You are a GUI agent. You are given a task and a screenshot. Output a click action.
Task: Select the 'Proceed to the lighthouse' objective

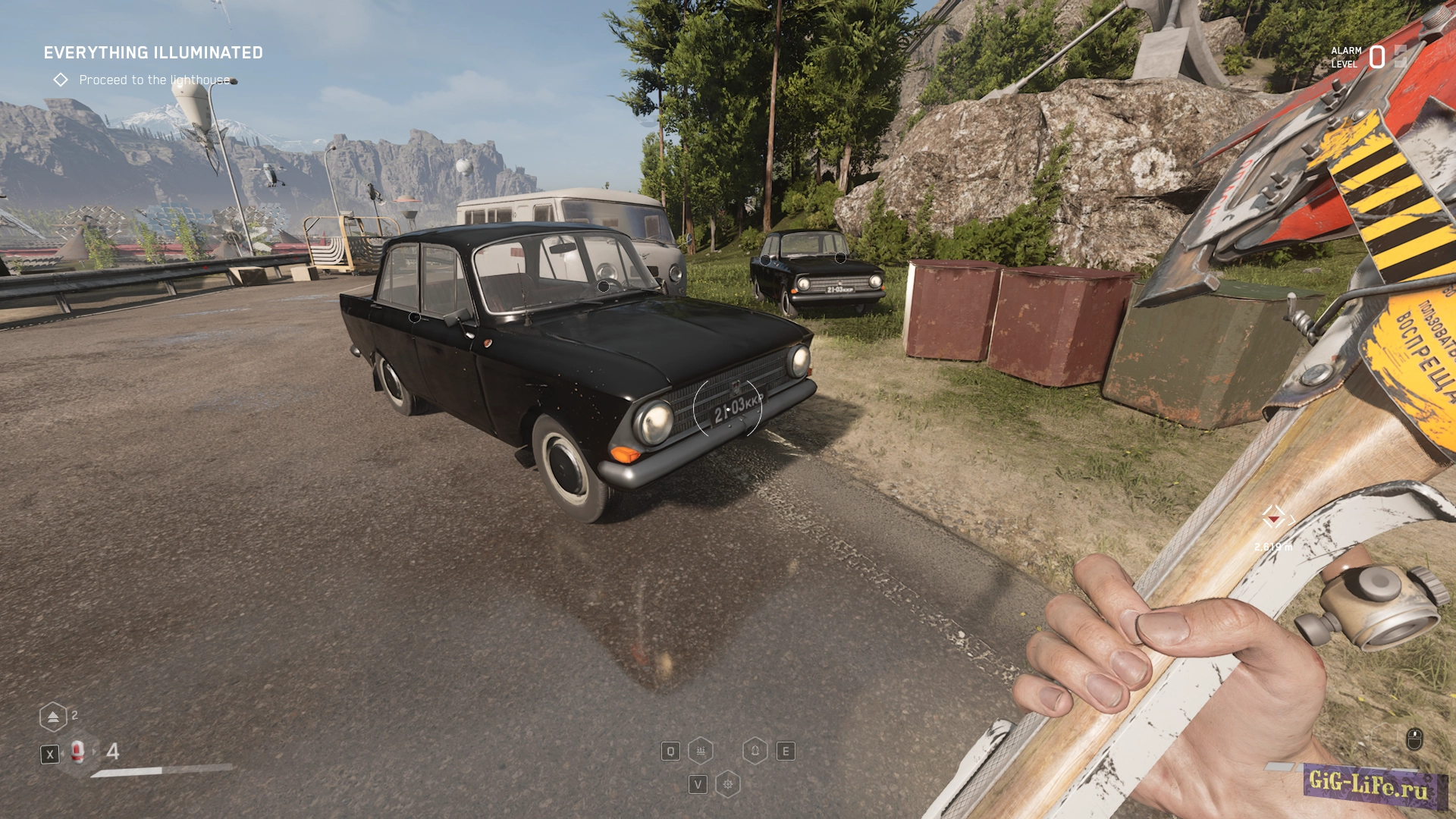pyautogui.click(x=154, y=80)
